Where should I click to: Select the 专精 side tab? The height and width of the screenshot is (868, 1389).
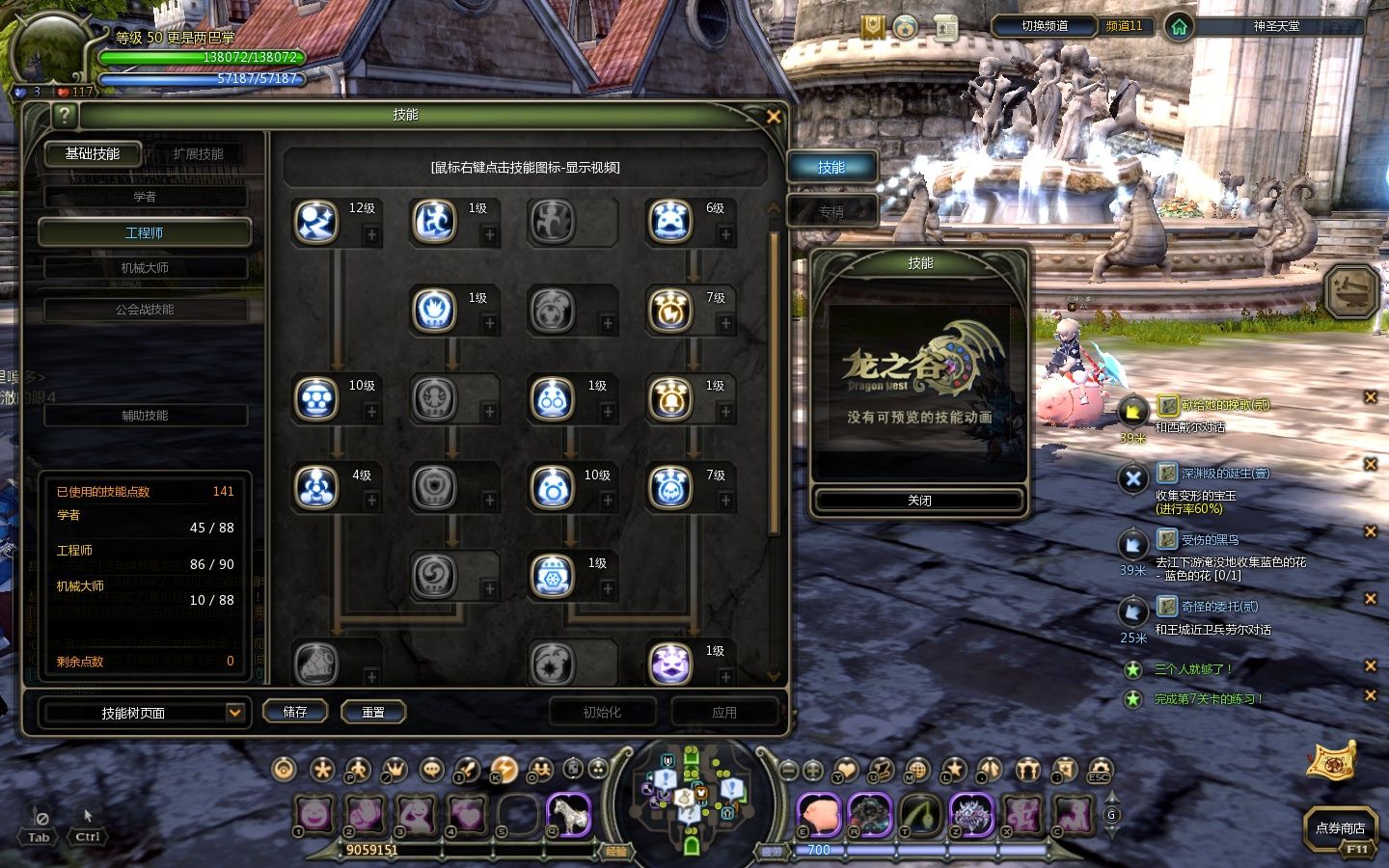(831, 211)
